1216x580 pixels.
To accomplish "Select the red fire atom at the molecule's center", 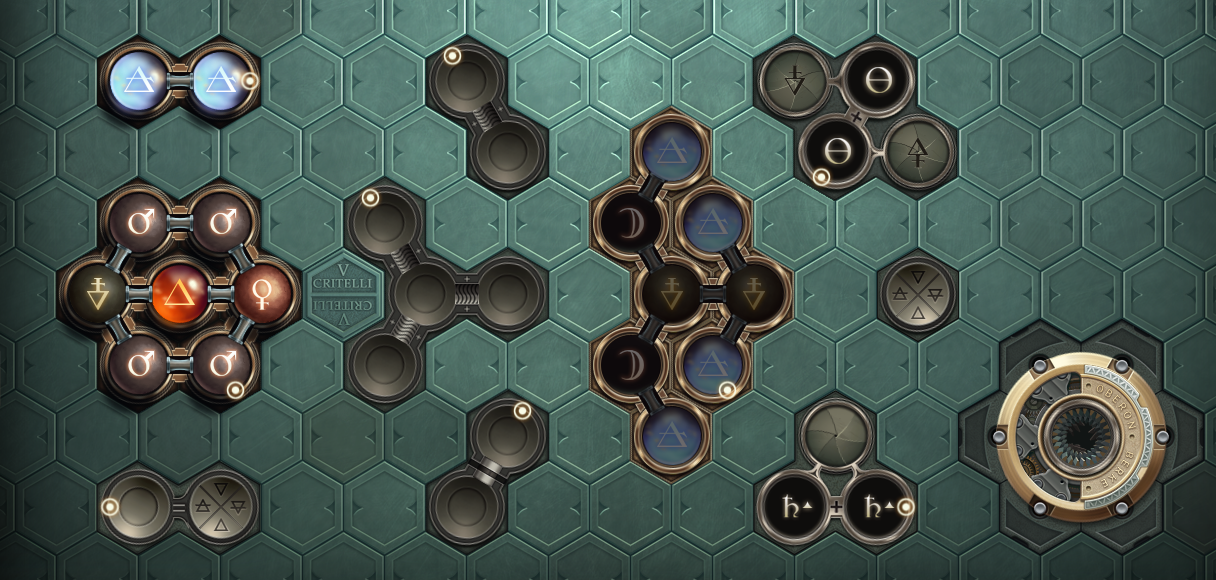I will 179,295.
